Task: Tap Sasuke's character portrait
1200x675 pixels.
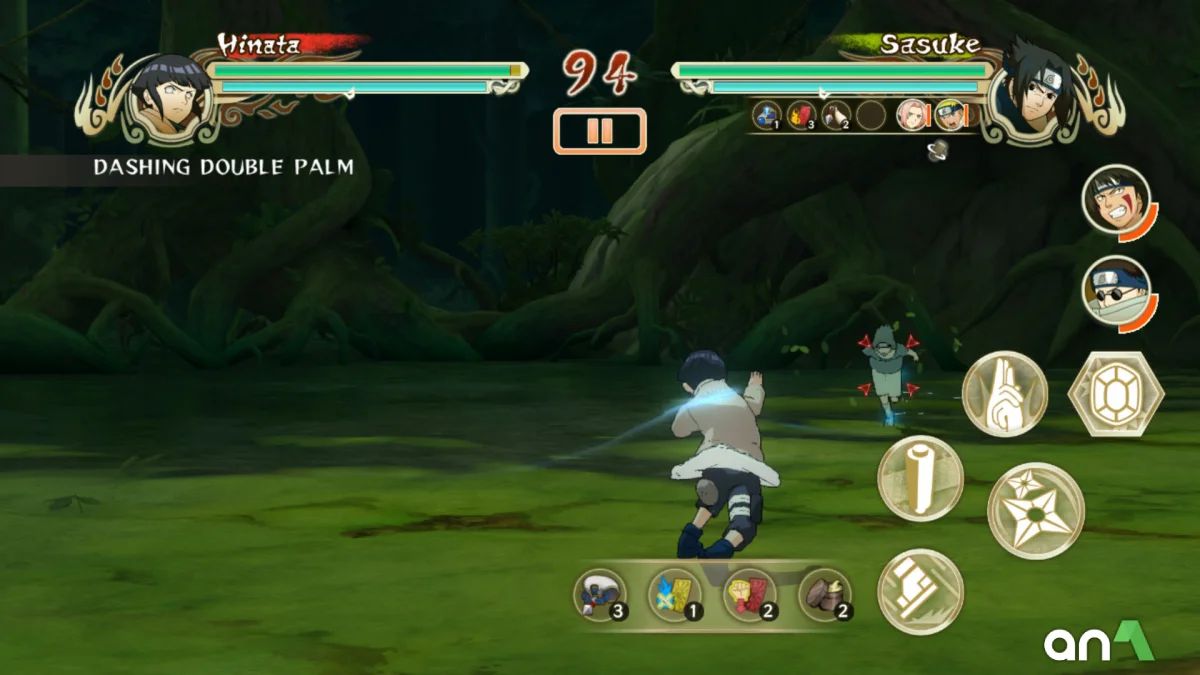Action: 1032,90
